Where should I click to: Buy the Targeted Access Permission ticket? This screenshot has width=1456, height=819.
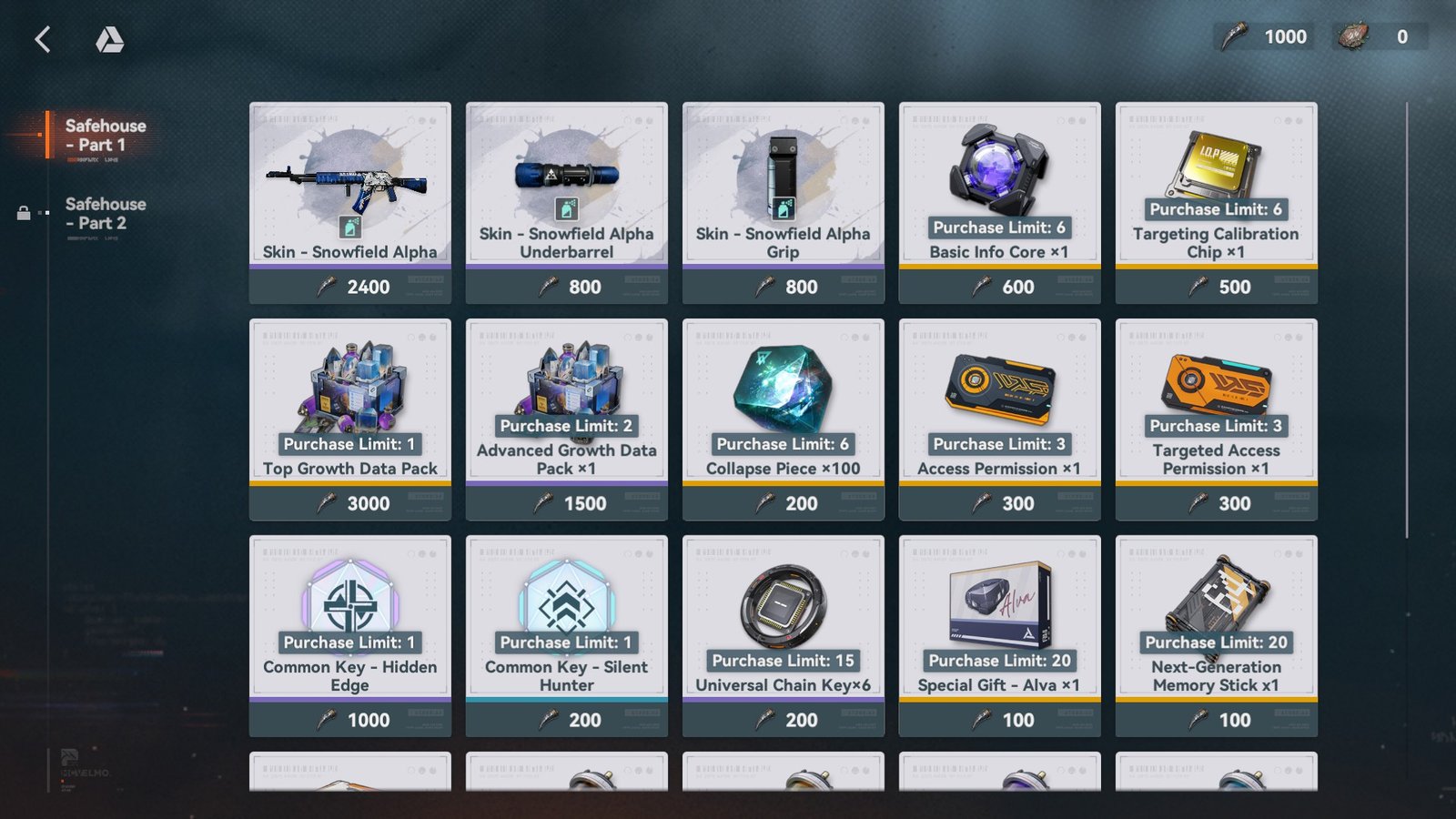1217,419
